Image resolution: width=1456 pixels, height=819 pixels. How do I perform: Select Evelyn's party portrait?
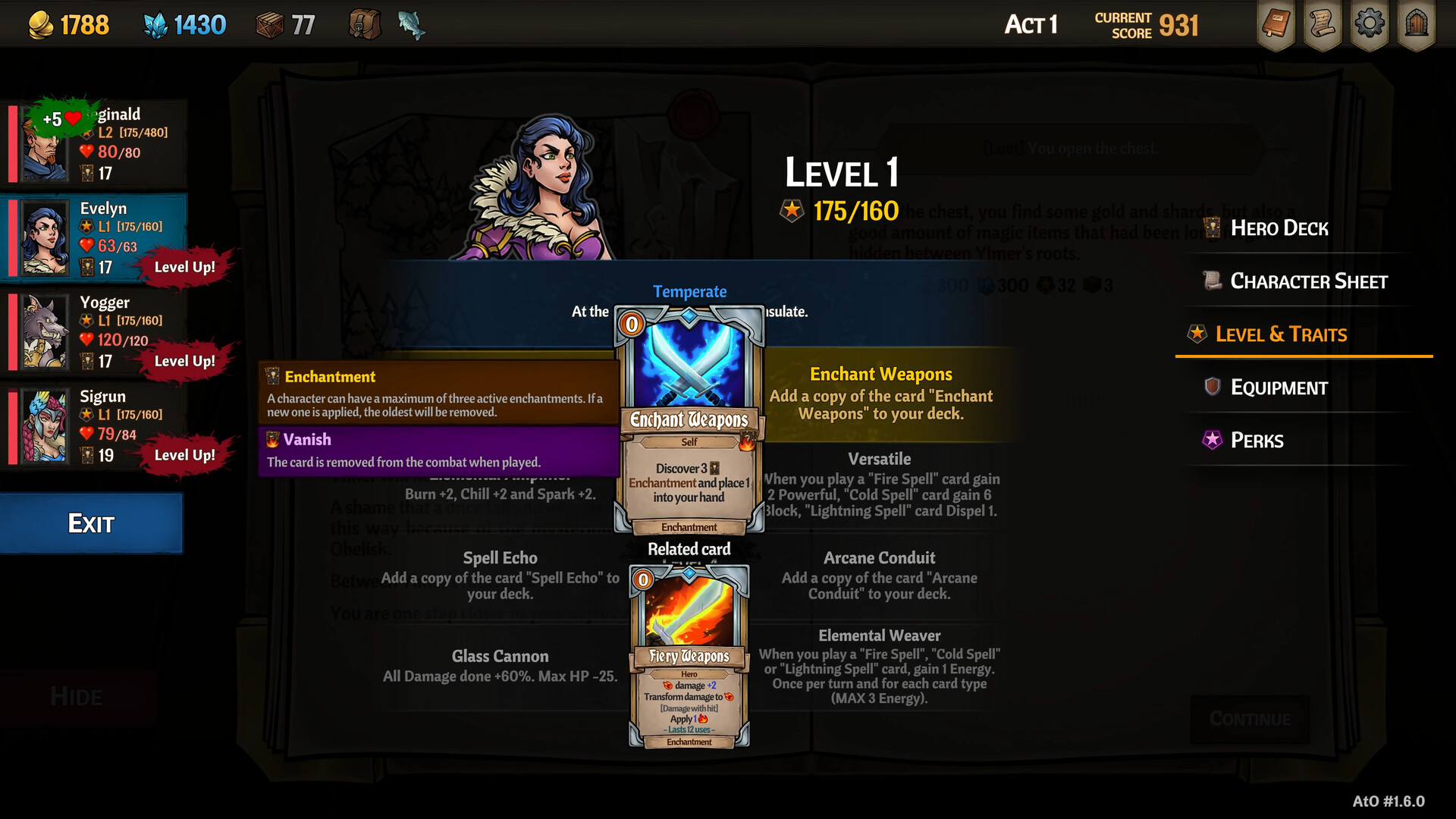coord(44,238)
